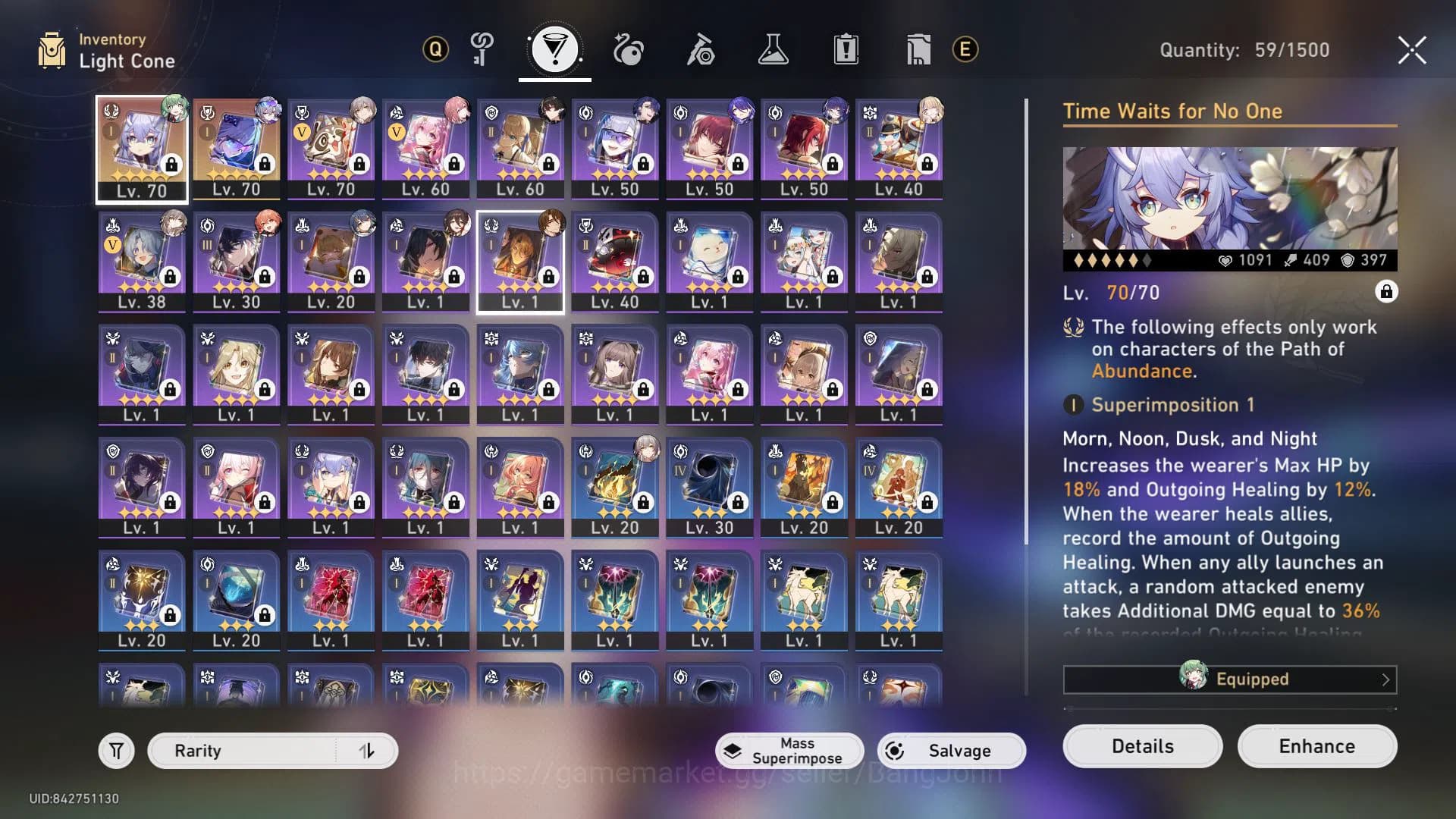This screenshot has width=1456, height=819.
Task: Toggle the lock on Time Waits for No One
Action: coord(1388,291)
